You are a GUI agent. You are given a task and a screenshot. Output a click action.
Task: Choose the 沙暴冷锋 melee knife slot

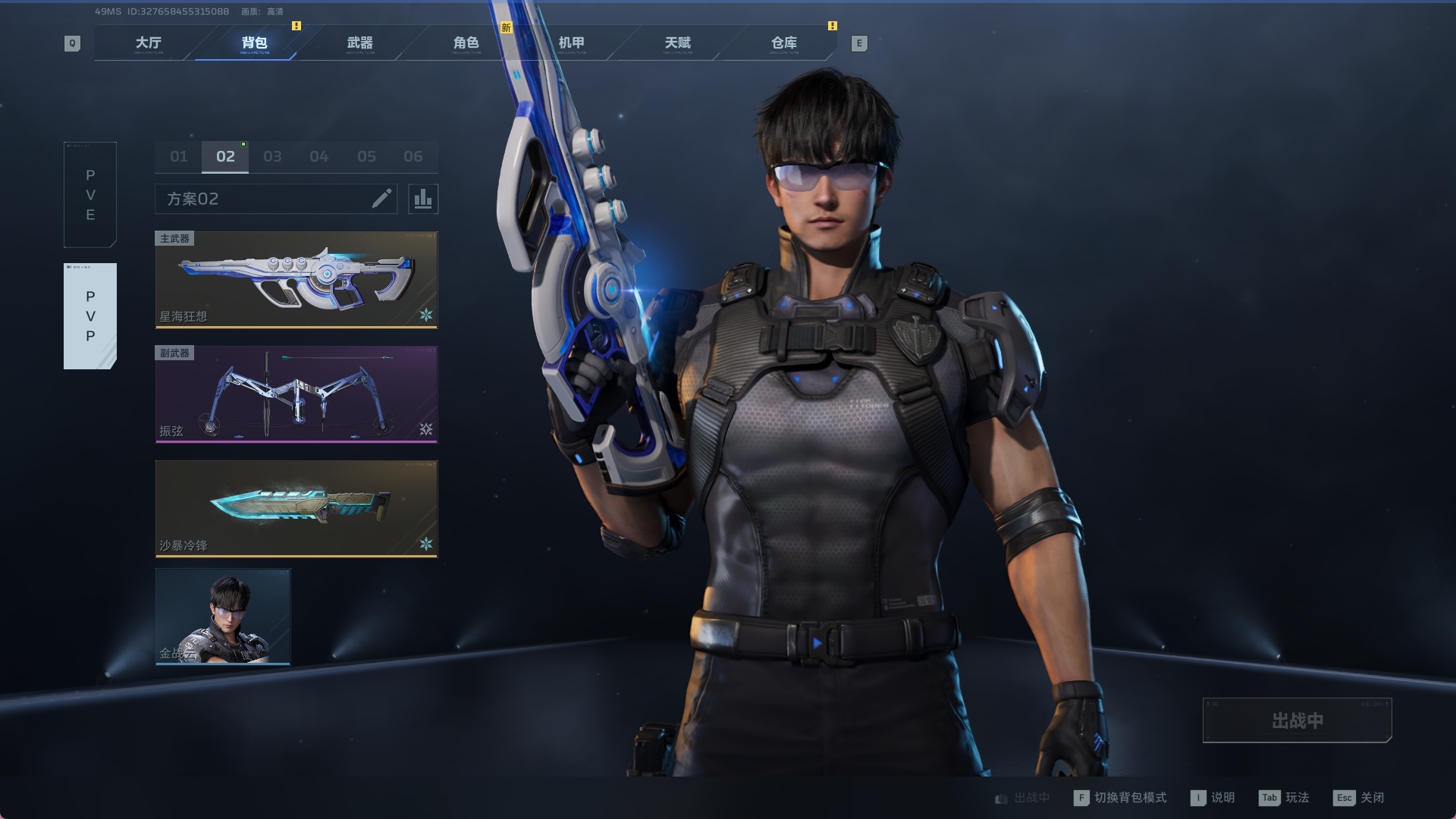(297, 509)
